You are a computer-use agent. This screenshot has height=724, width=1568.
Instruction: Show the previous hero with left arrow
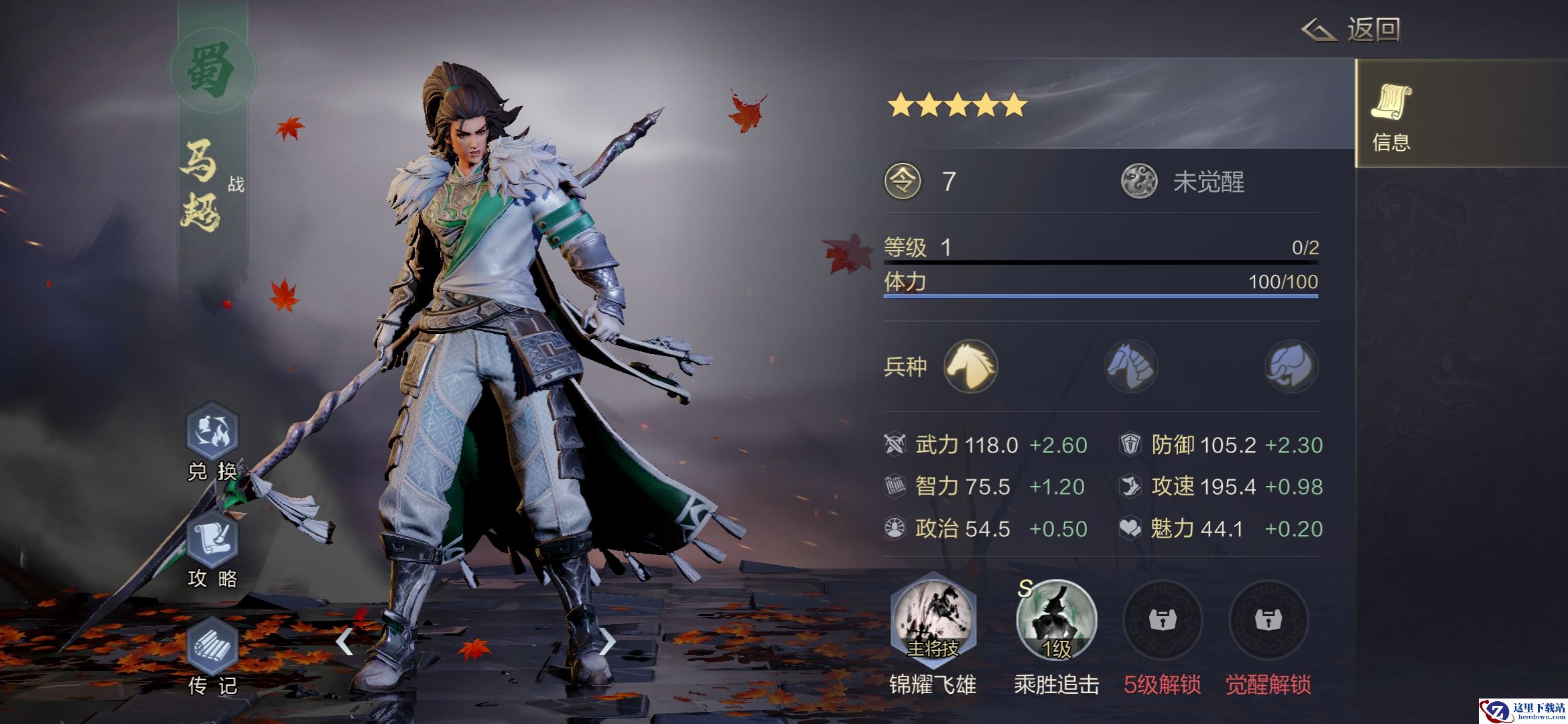pyautogui.click(x=344, y=642)
